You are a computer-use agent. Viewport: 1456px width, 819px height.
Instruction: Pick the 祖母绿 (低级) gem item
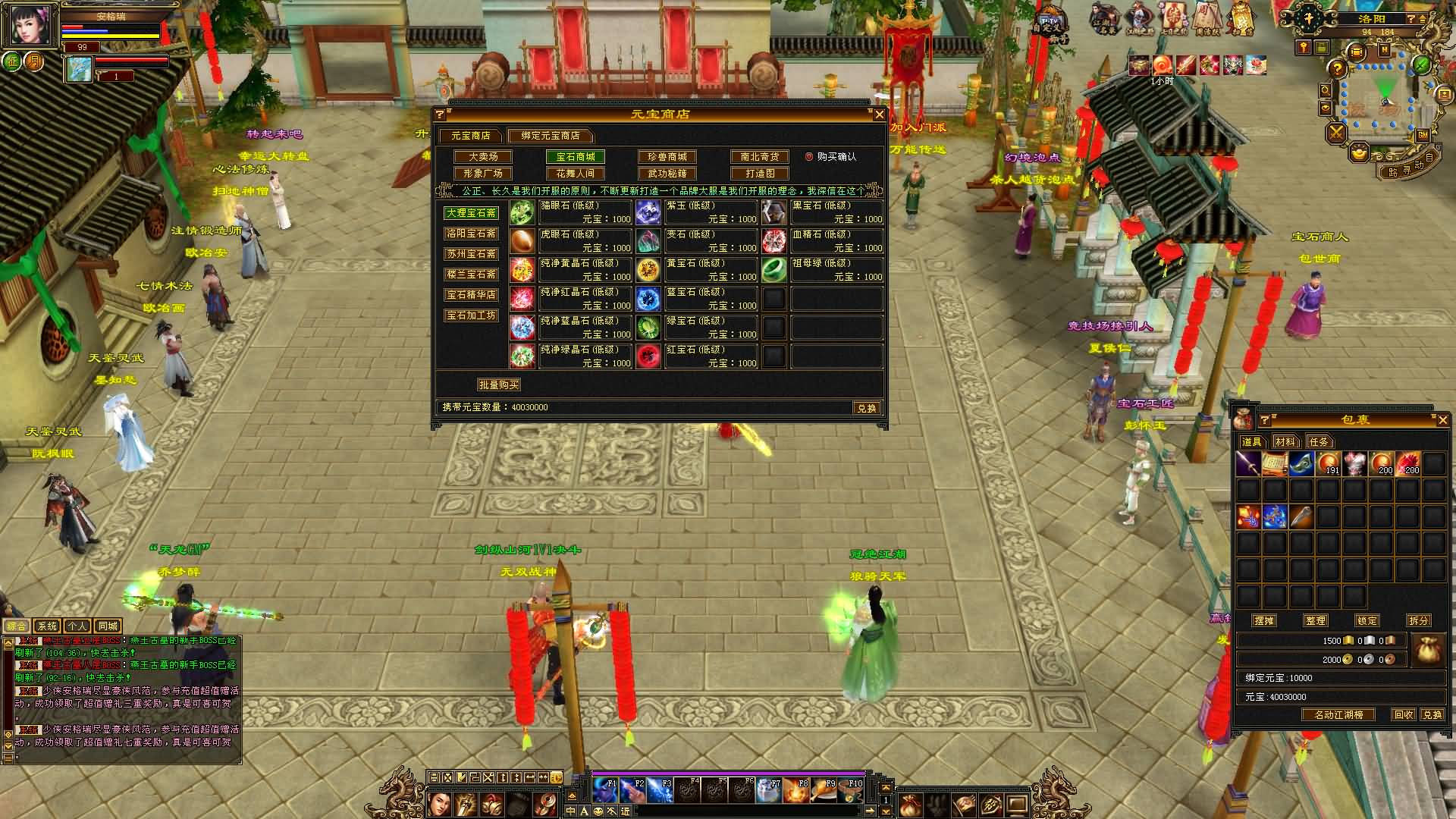pos(823,270)
